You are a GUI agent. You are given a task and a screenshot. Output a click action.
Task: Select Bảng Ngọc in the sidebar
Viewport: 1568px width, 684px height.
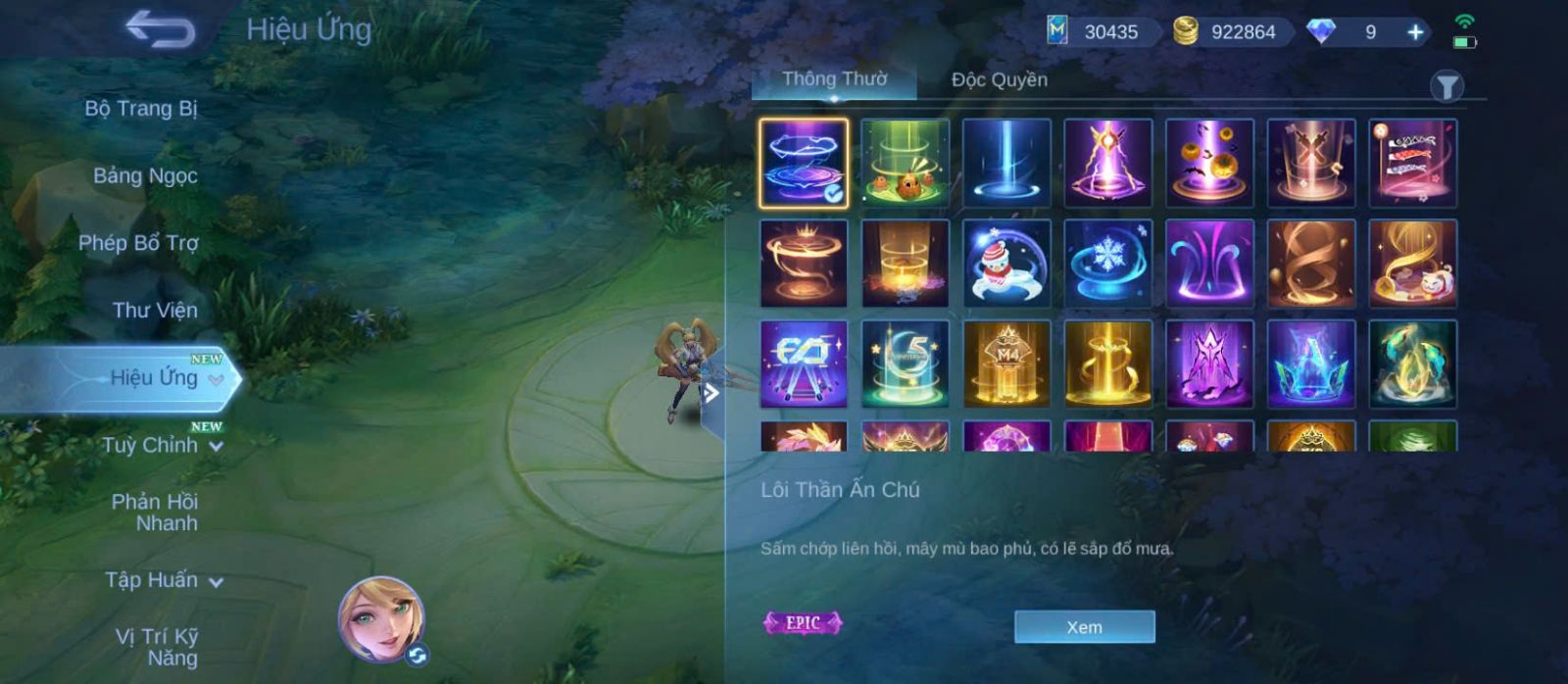145,176
